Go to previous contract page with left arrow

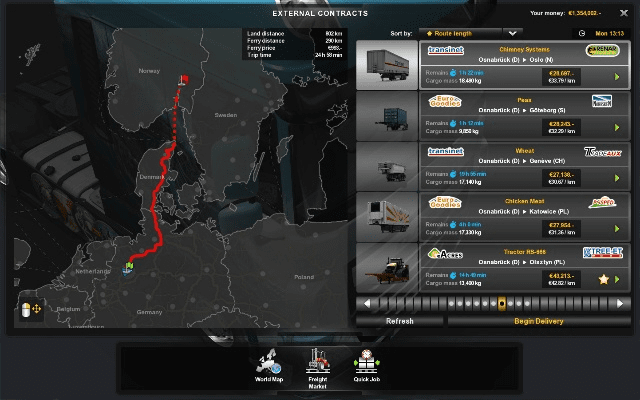(367, 302)
